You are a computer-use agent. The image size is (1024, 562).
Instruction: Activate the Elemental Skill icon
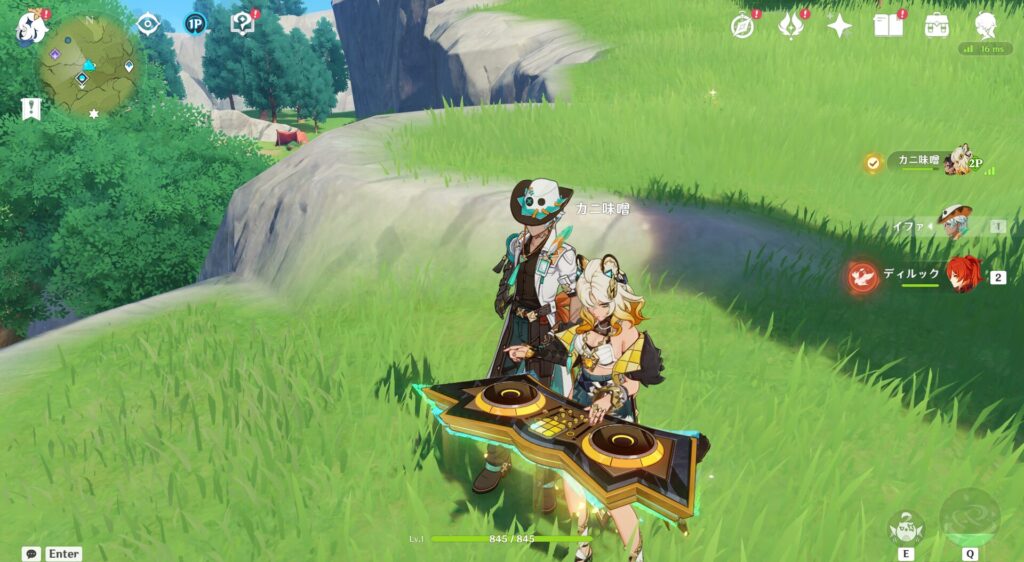[906, 527]
